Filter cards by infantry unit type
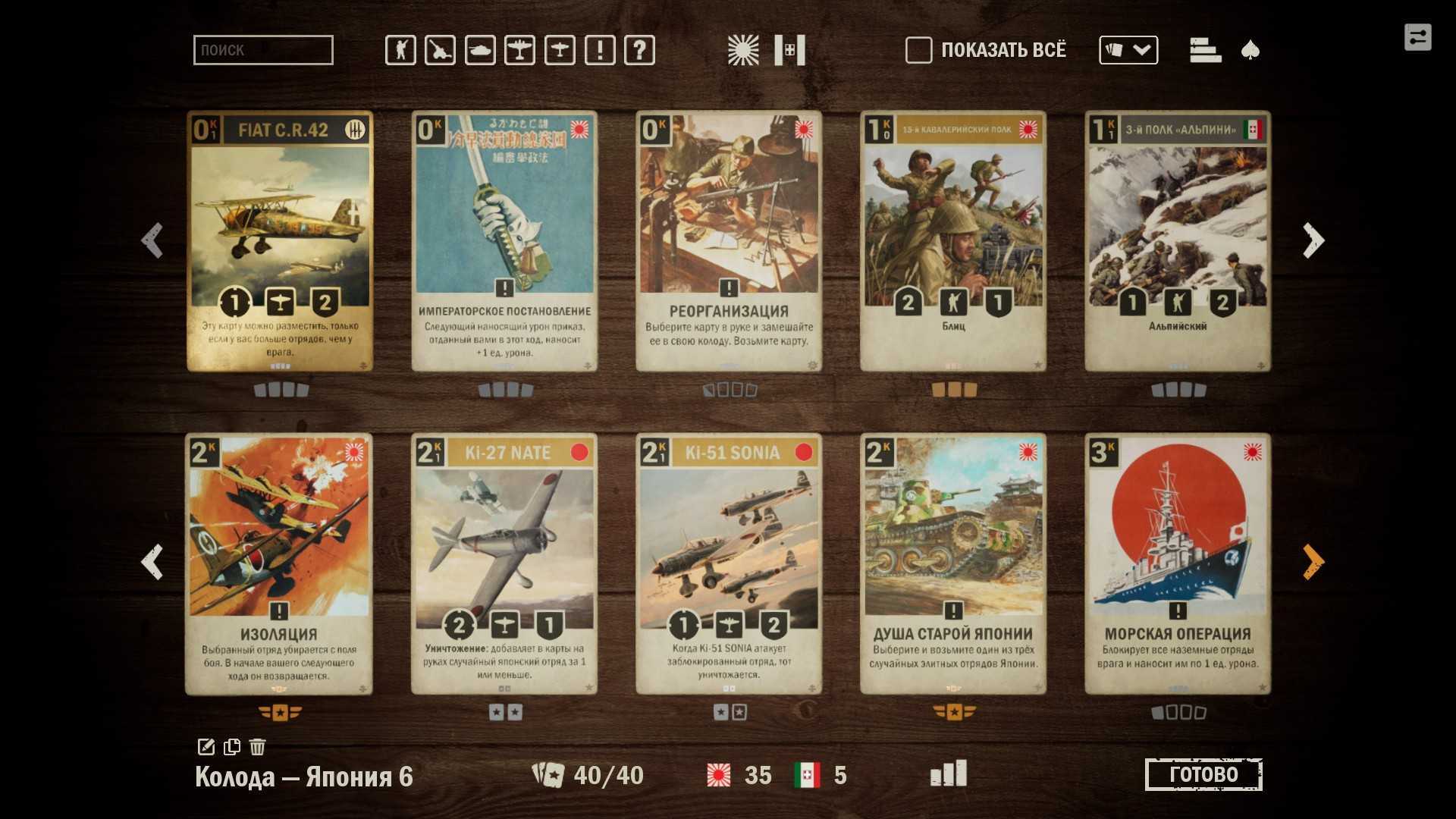The height and width of the screenshot is (819, 1456). 400,50
